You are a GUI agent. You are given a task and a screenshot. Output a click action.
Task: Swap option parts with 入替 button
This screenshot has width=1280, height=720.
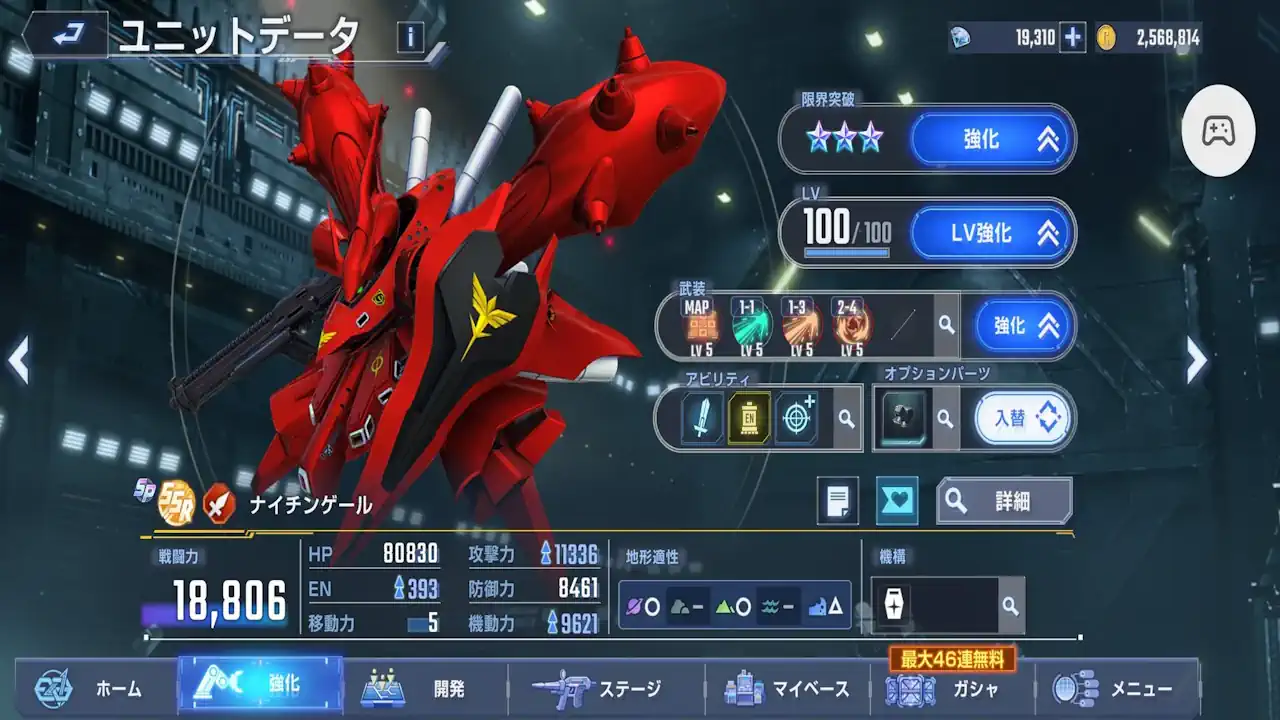(x=1022, y=417)
